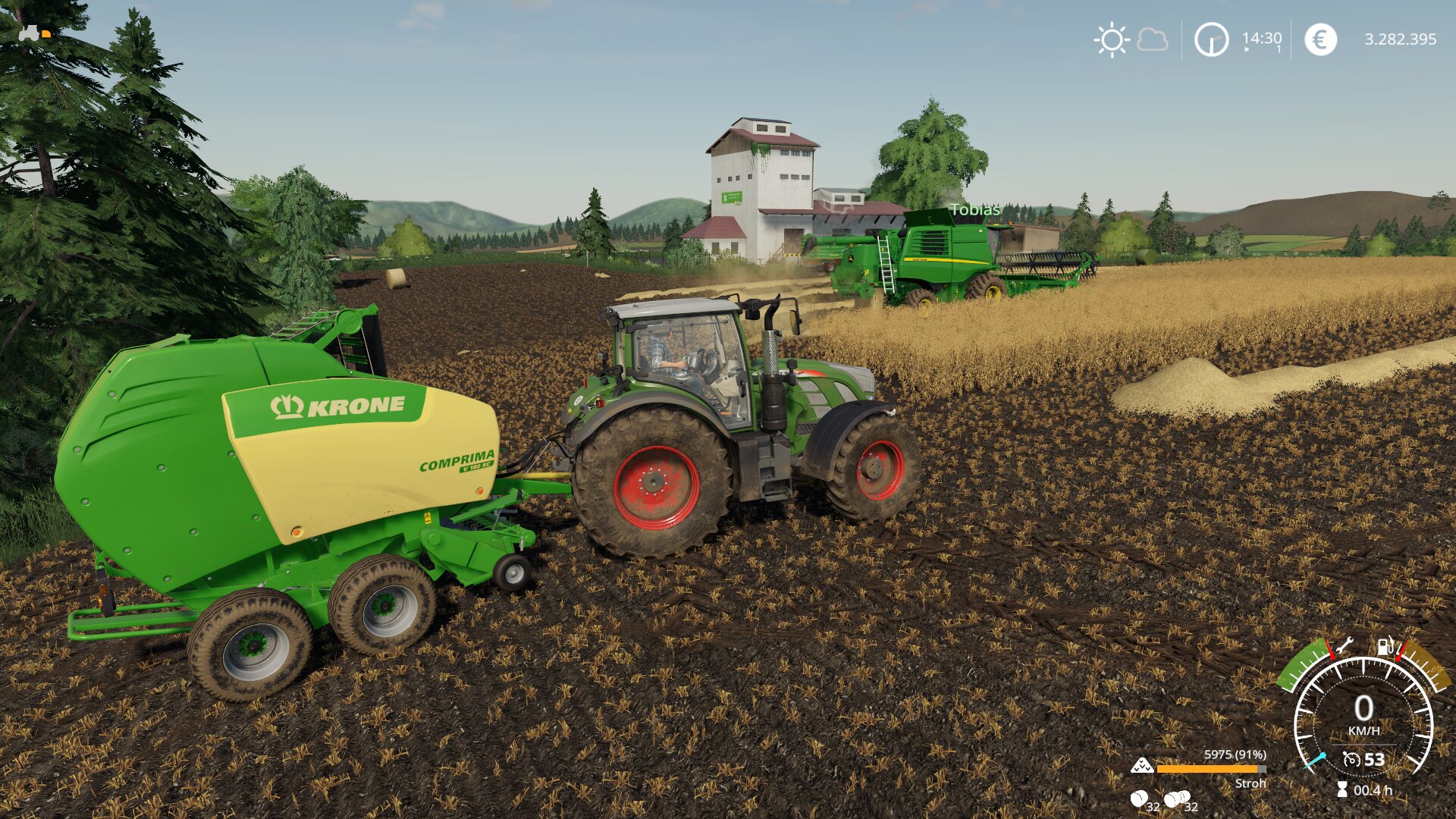Click the fuel pump gauge icon

pos(1385,646)
